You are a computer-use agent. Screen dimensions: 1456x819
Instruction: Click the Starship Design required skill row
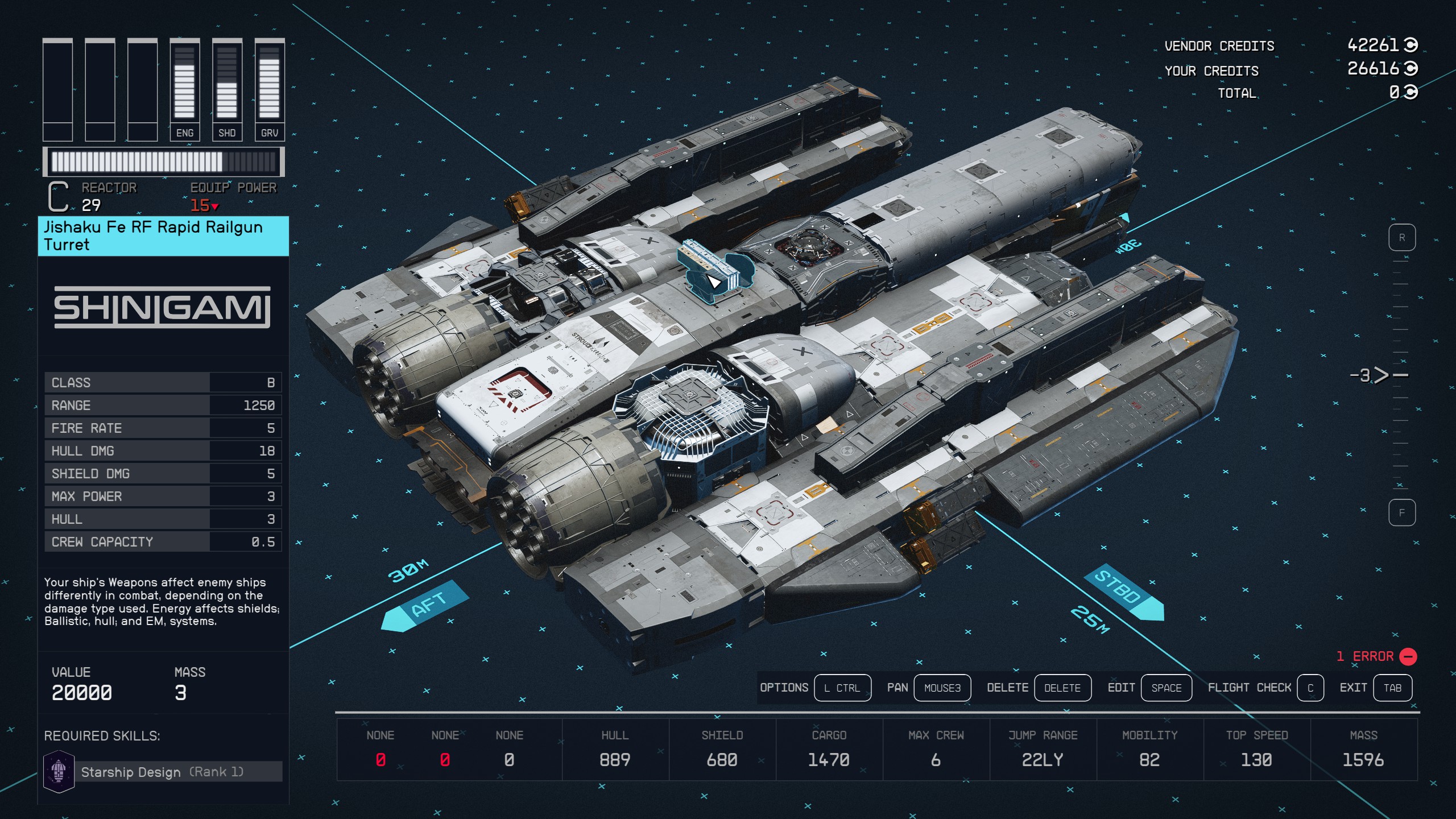pos(163,772)
